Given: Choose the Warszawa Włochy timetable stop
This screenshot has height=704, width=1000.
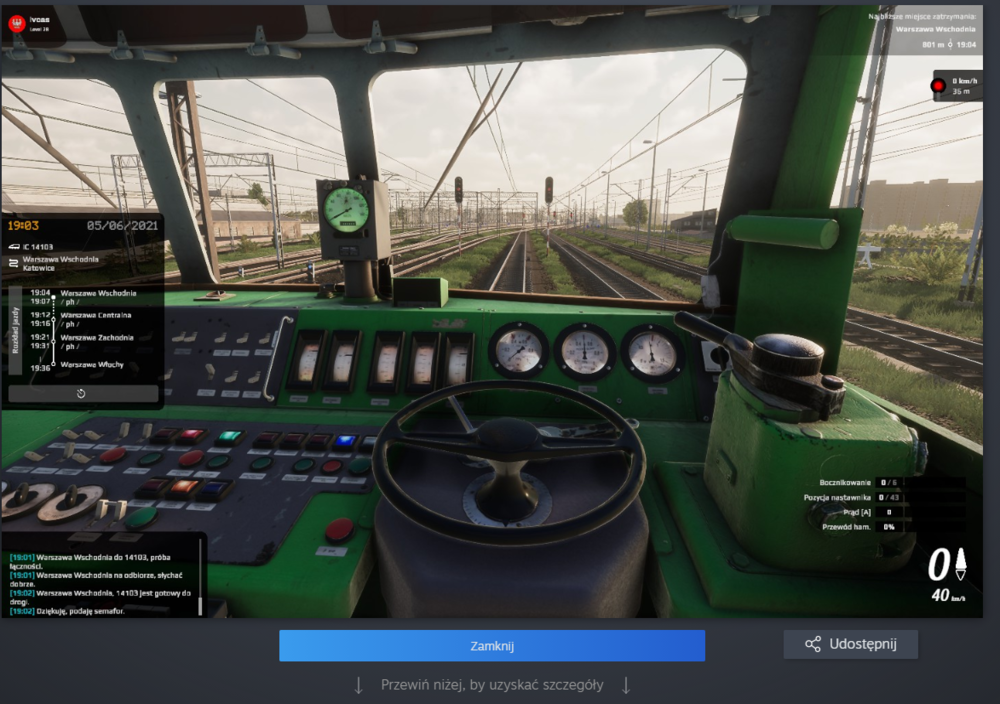Looking at the screenshot, I should [92, 365].
